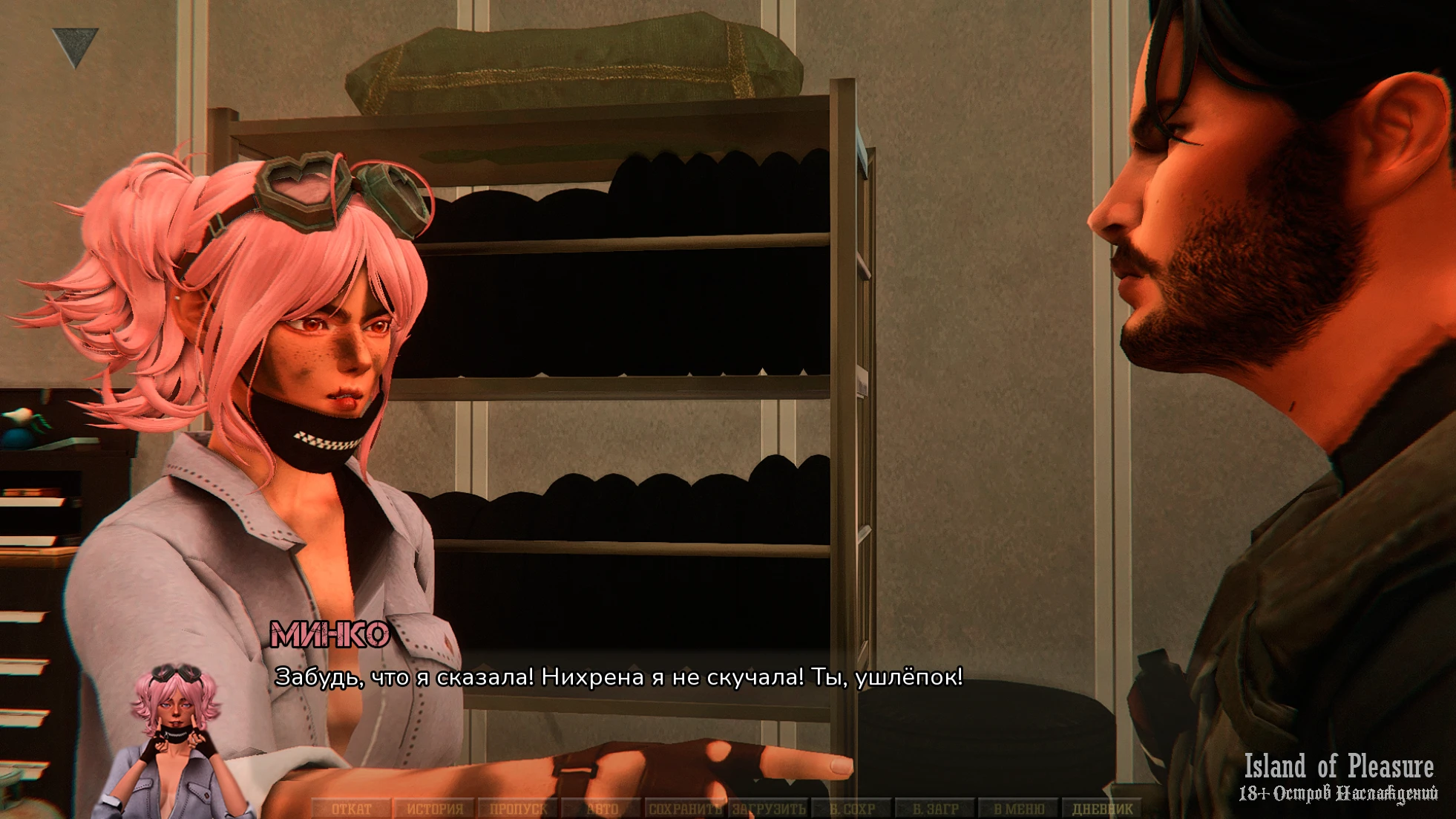
Task: Return to main menu via В МЕНЮ
Action: tap(1019, 809)
